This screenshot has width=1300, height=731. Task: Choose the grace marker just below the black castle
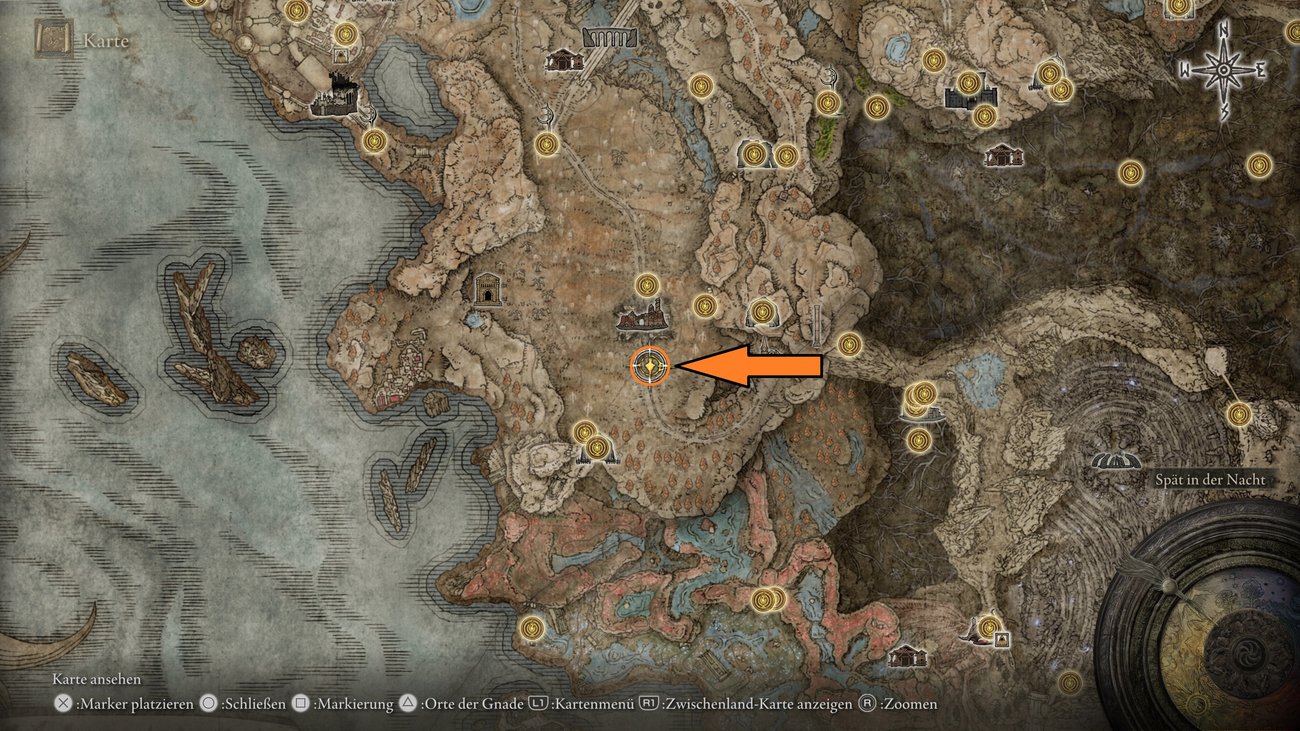point(374,140)
